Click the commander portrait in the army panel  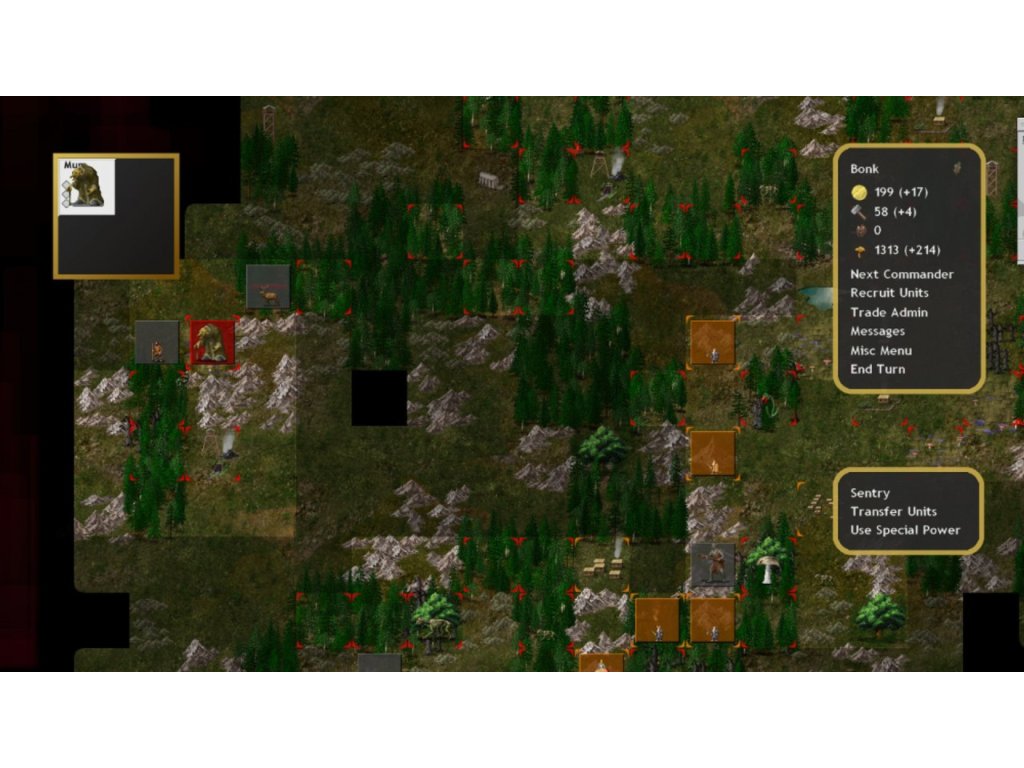pyautogui.click(x=87, y=187)
